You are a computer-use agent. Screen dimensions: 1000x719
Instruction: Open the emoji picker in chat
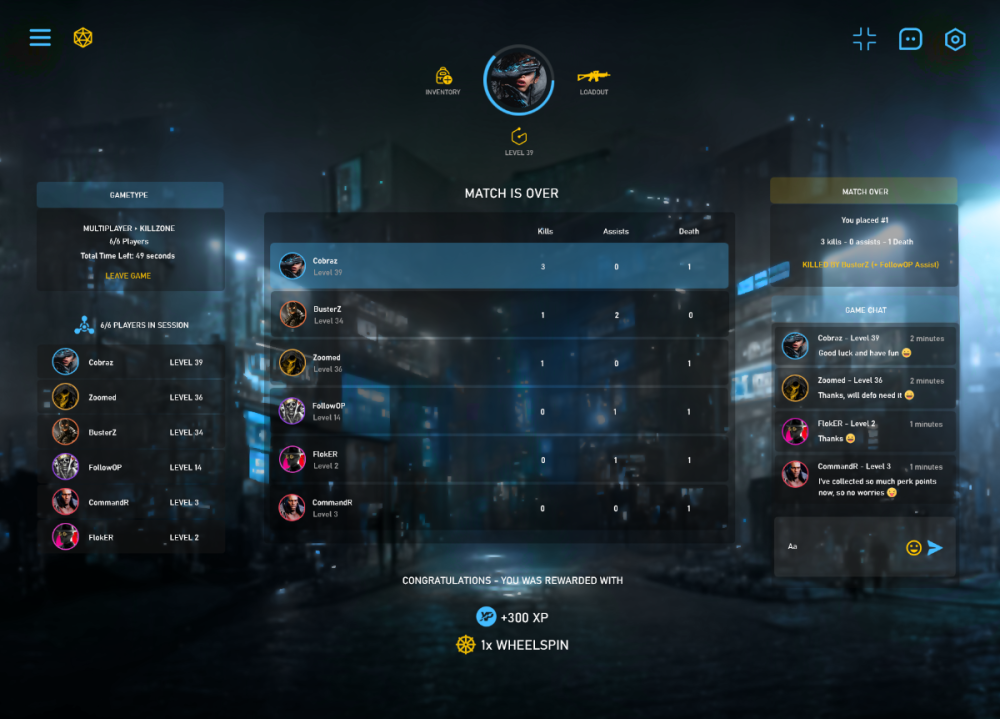point(913,547)
